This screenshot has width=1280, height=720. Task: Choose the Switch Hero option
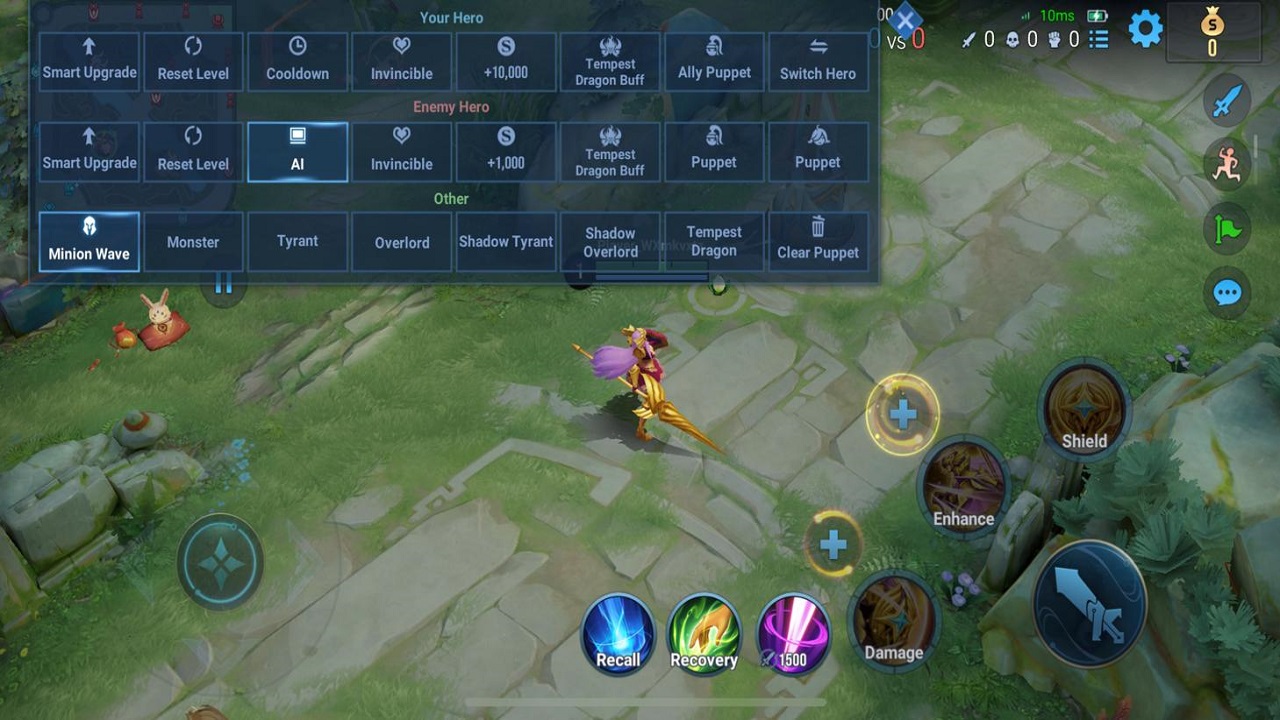pyautogui.click(x=818, y=62)
